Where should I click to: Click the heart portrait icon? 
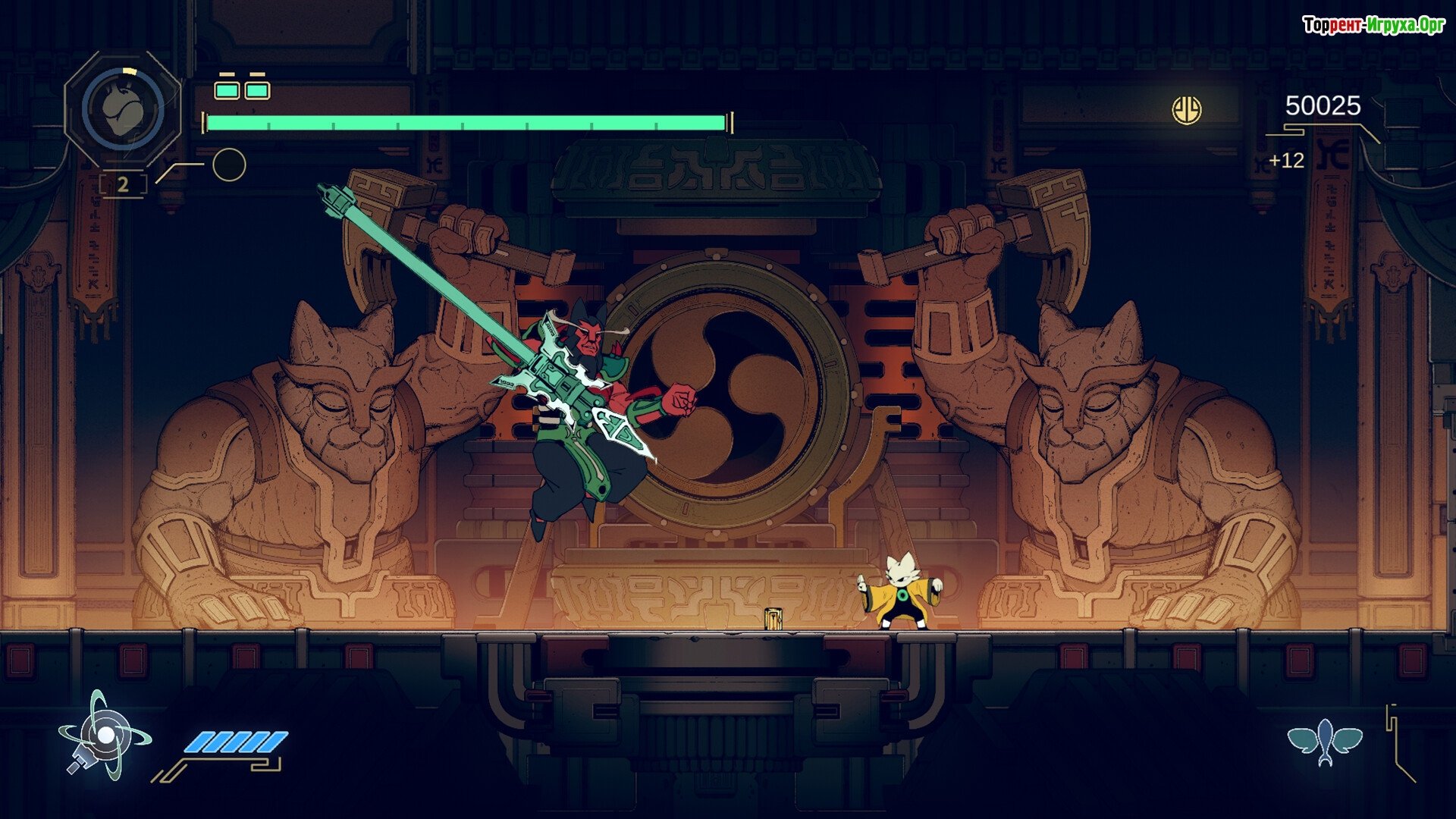click(x=123, y=109)
